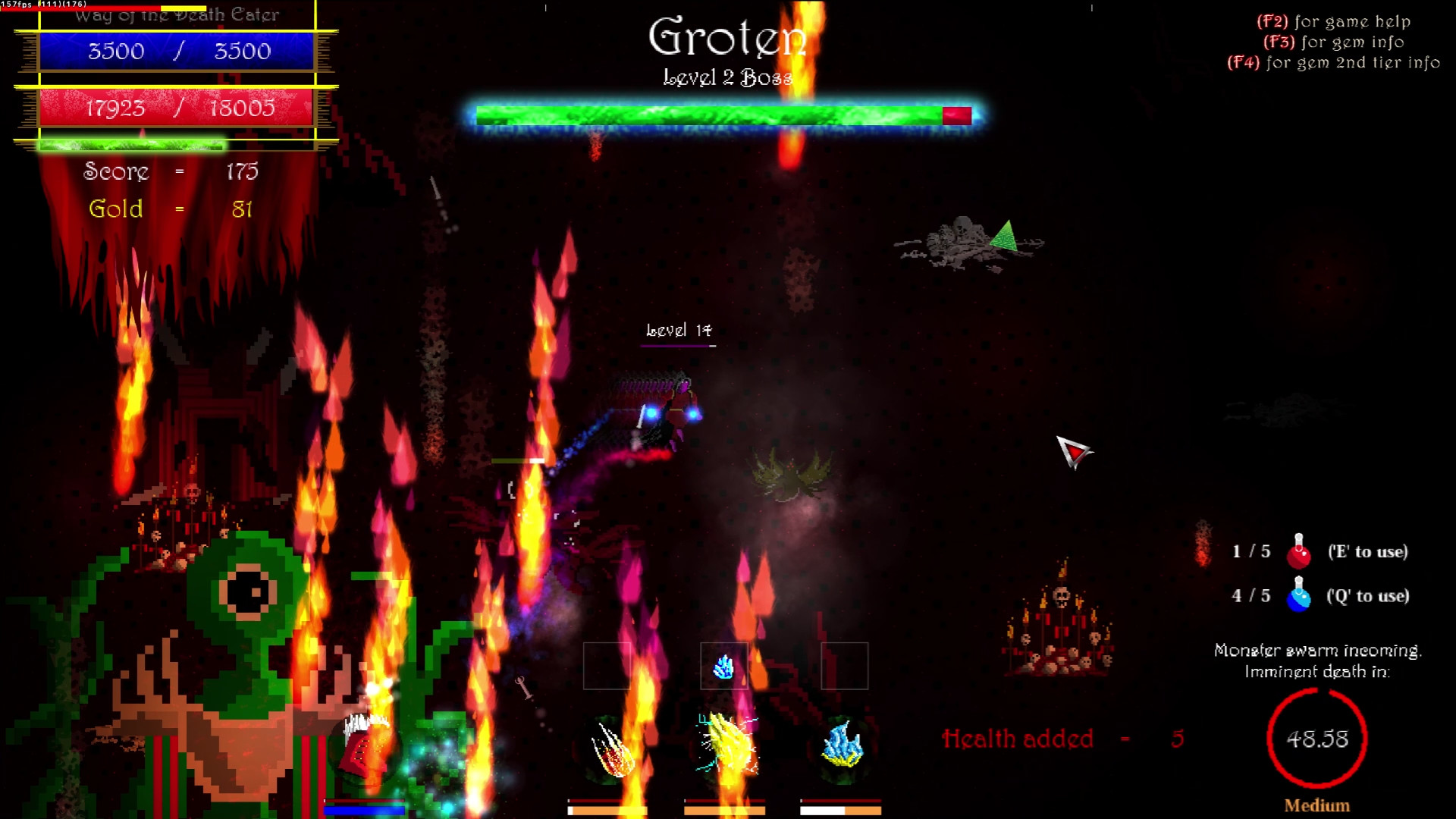Toggle the F3 gem info display

pos(1332,43)
